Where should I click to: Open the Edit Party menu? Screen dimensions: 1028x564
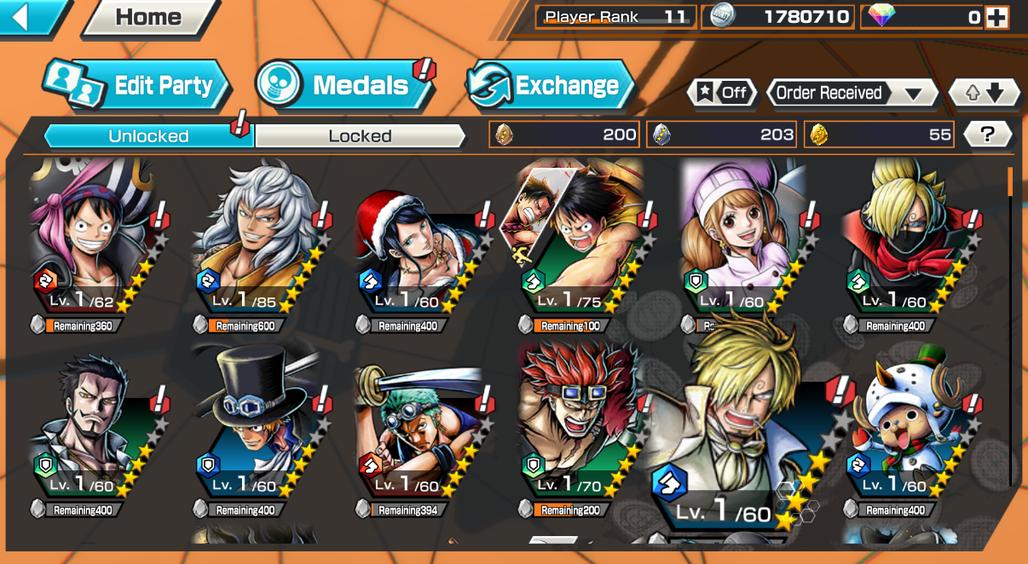(138, 86)
